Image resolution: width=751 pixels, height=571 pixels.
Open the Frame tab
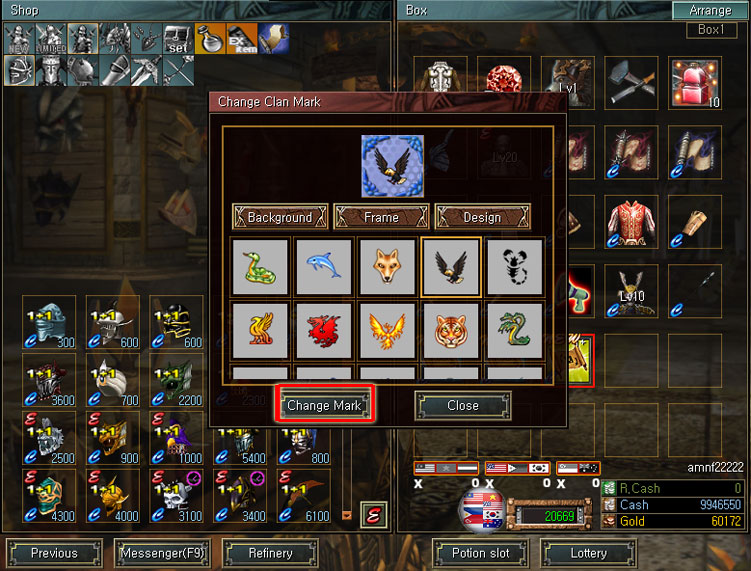coord(381,217)
